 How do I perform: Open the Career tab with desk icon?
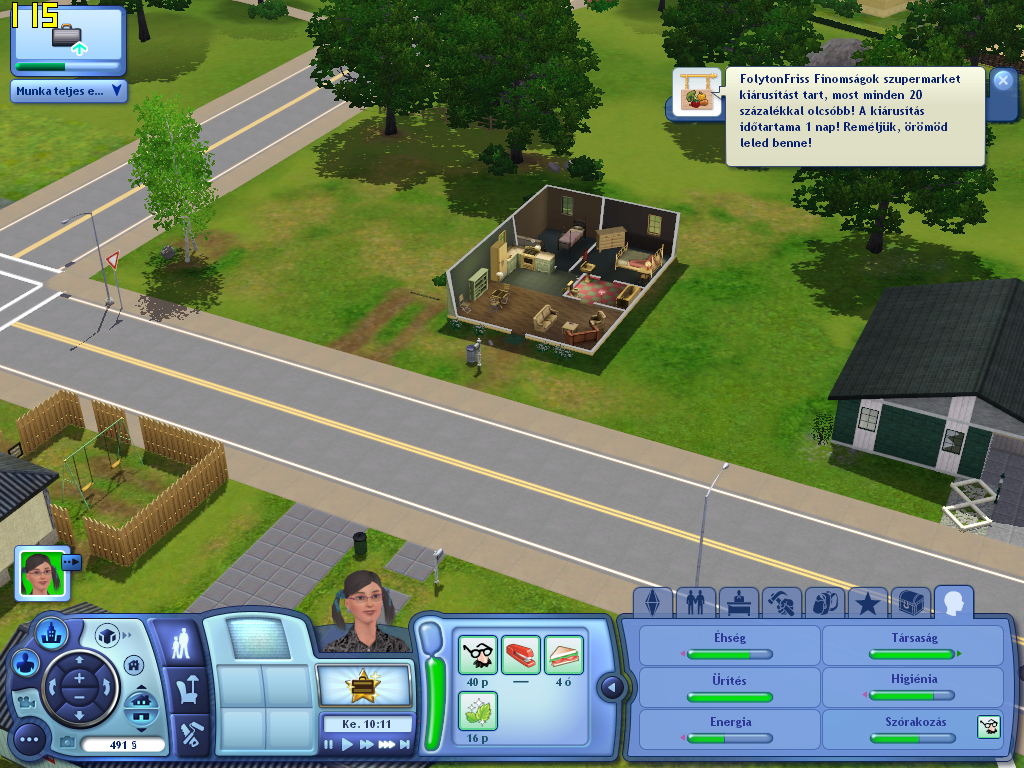(x=738, y=603)
